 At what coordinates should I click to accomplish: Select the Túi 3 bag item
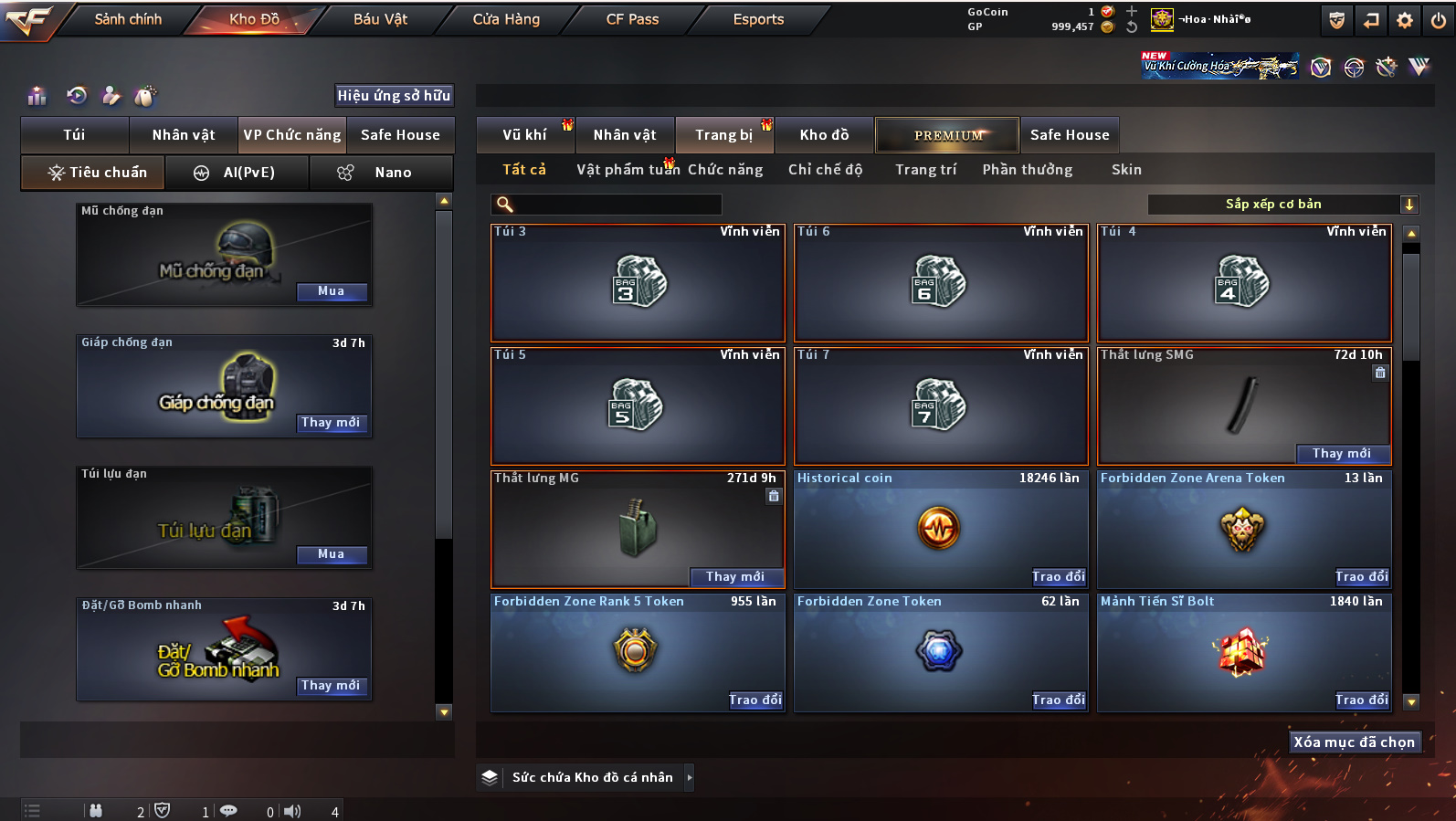(x=638, y=283)
